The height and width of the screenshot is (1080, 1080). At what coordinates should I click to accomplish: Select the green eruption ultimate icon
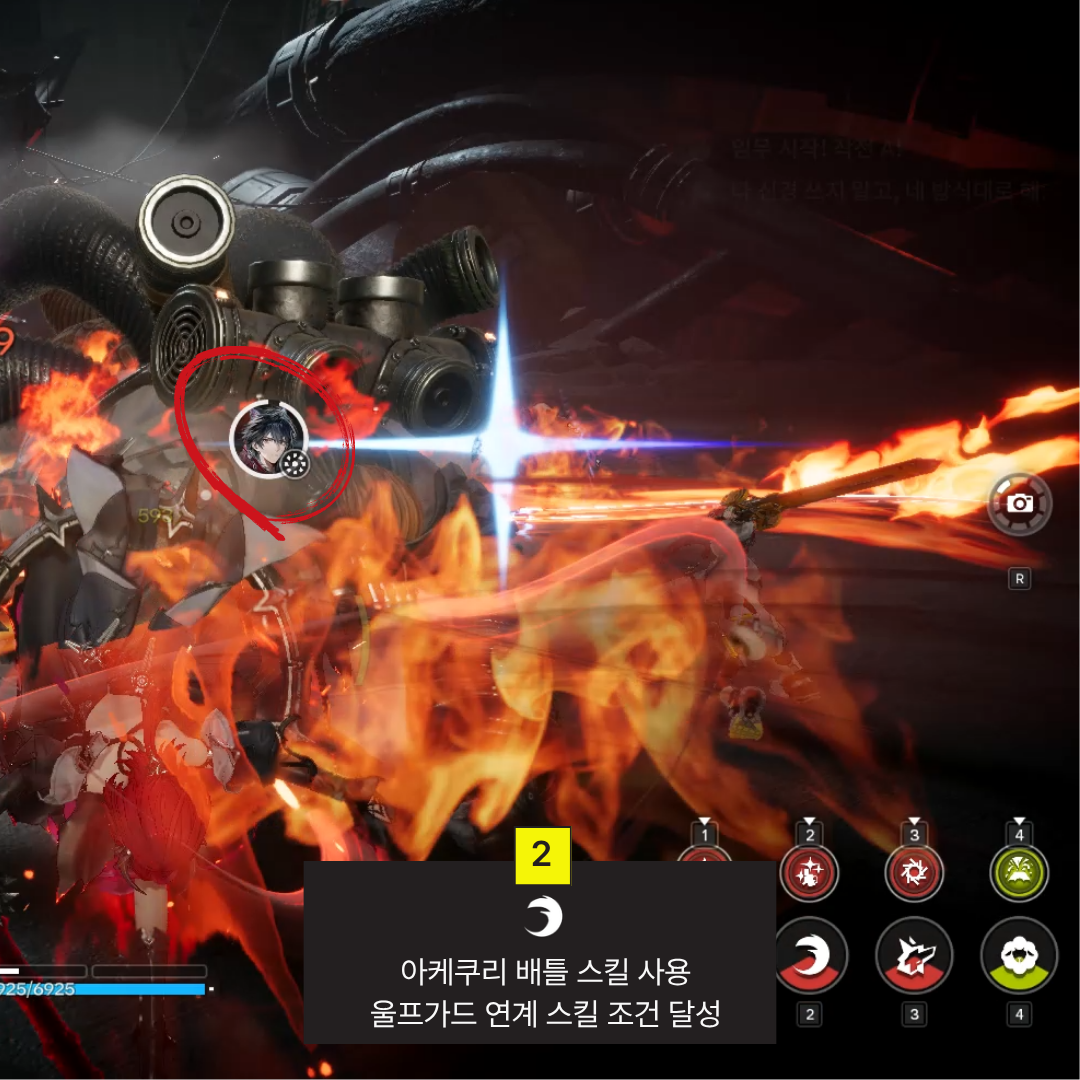(x=1018, y=873)
